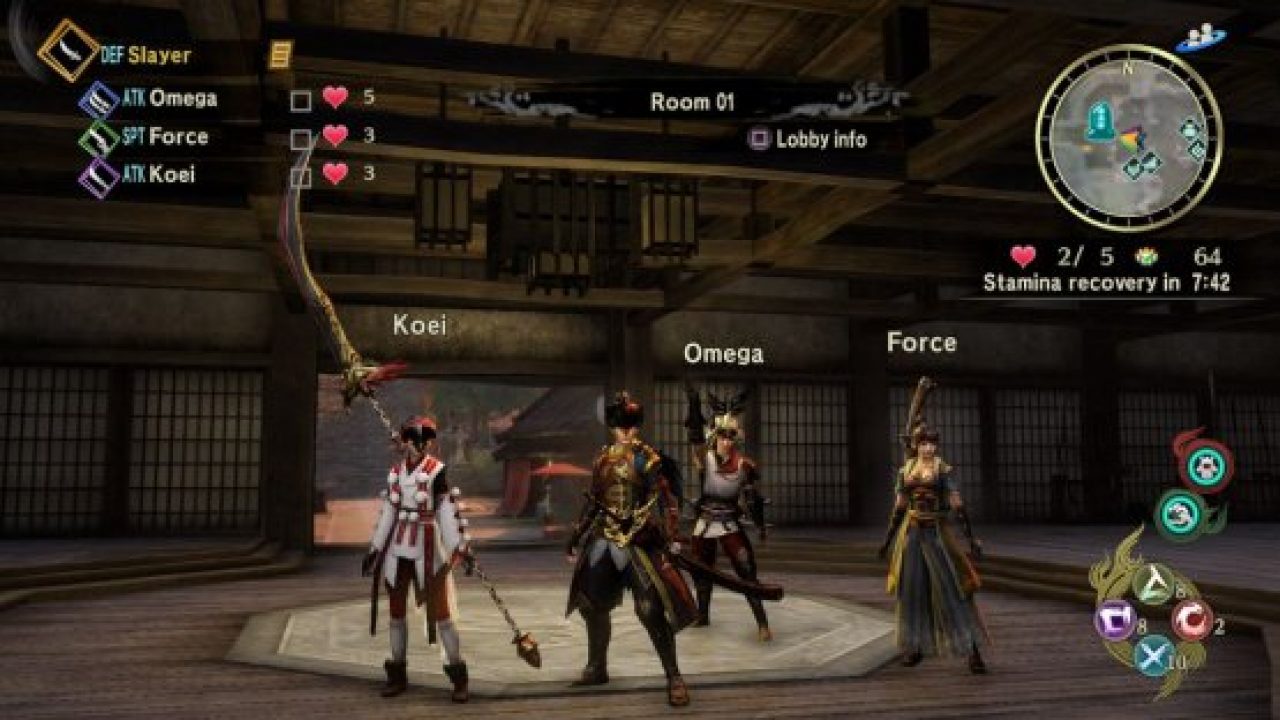Open the players icon above the minimap
1280x720 pixels.
pyautogui.click(x=1200, y=38)
